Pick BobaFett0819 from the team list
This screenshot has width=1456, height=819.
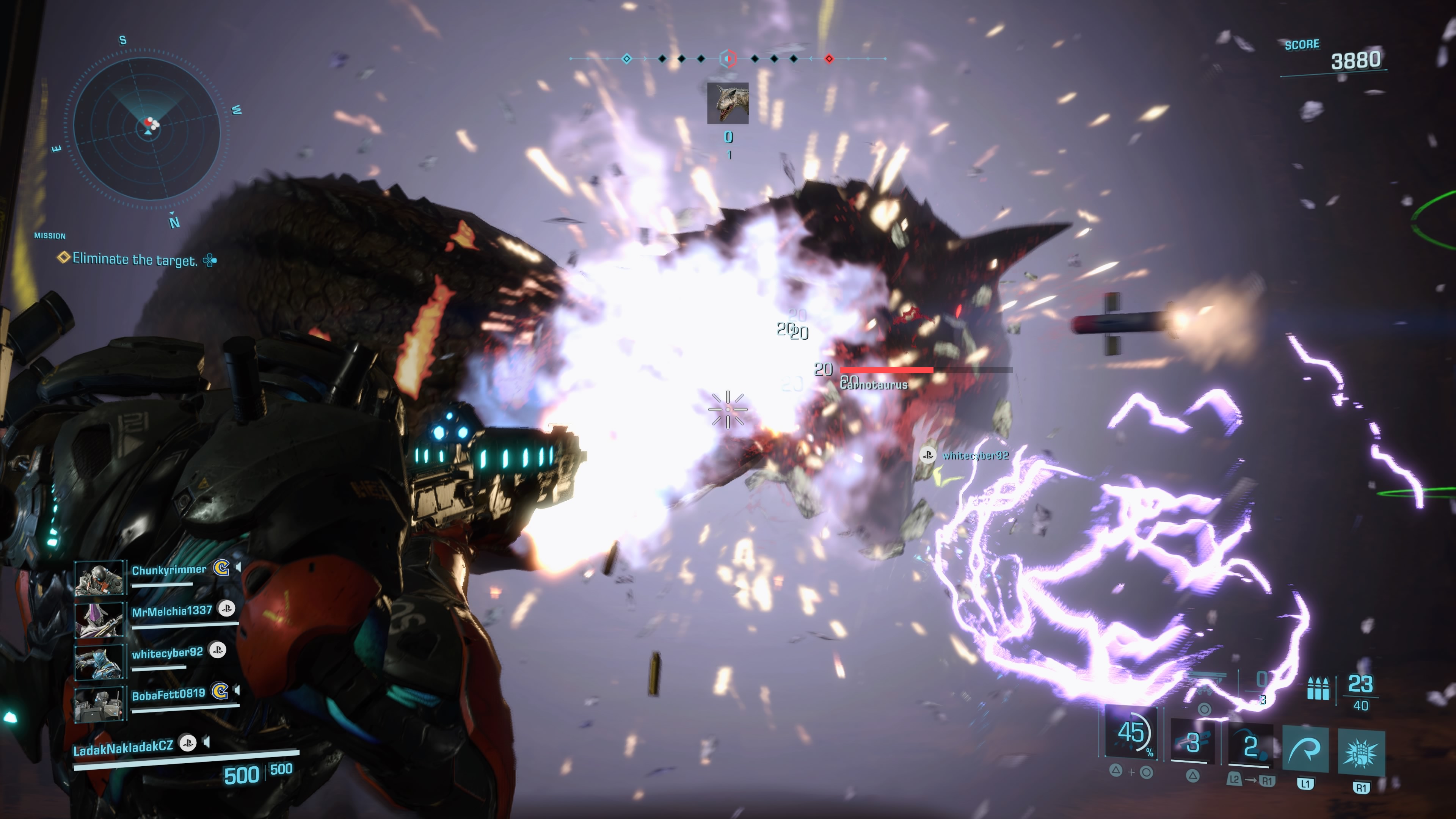168,695
